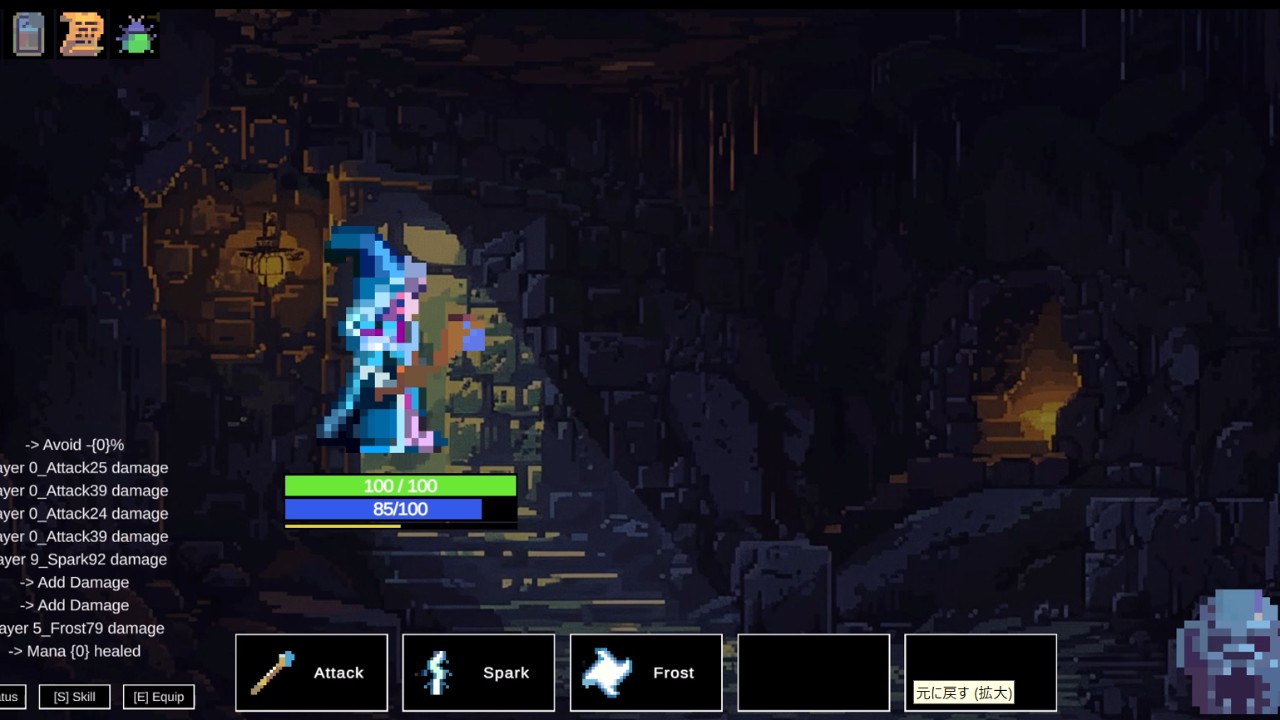Screen dimensions: 1280x720
Task: Open the Status menu
Action: pos(10,697)
